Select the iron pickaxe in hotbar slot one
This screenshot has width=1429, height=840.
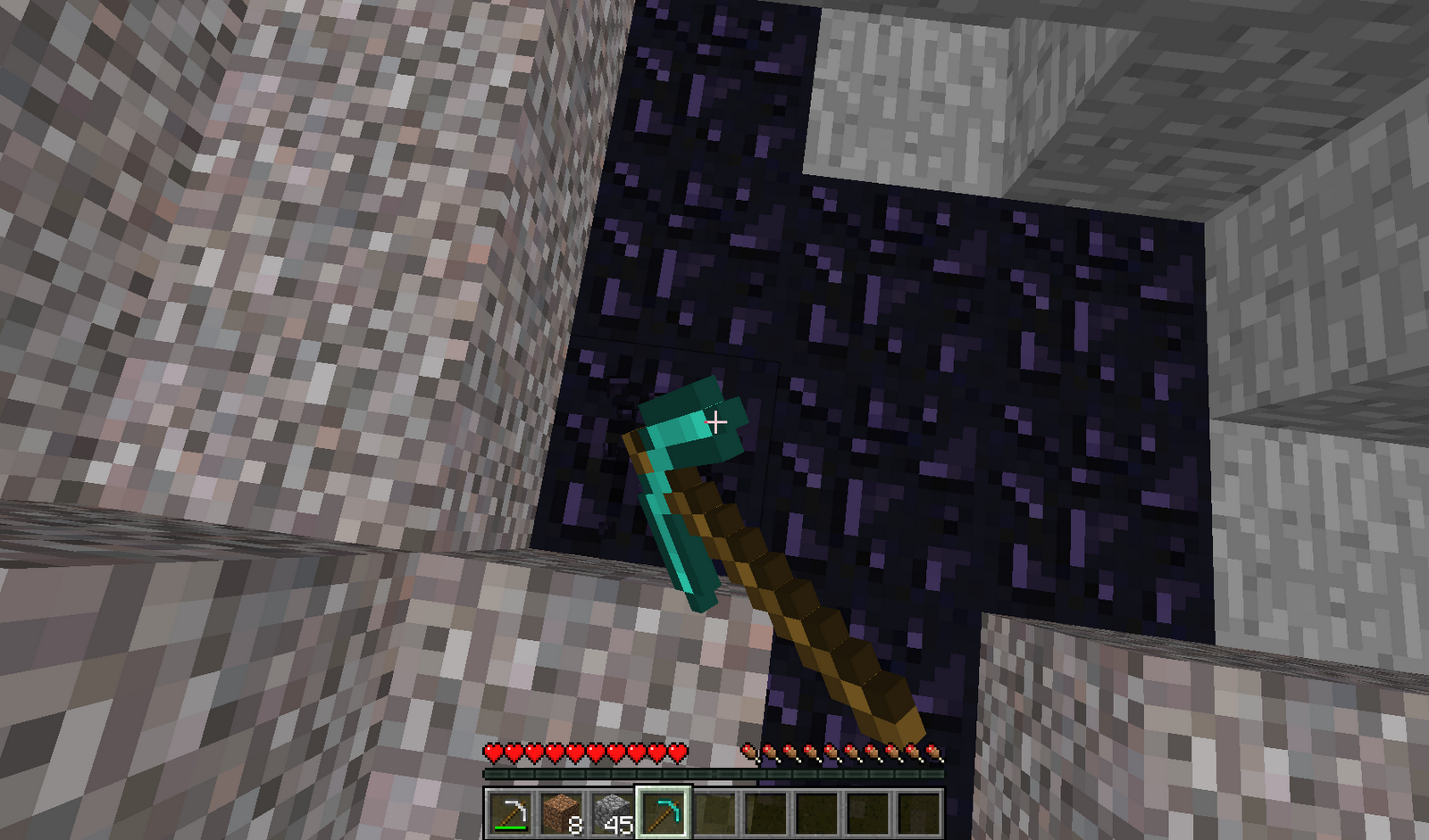pos(512,811)
